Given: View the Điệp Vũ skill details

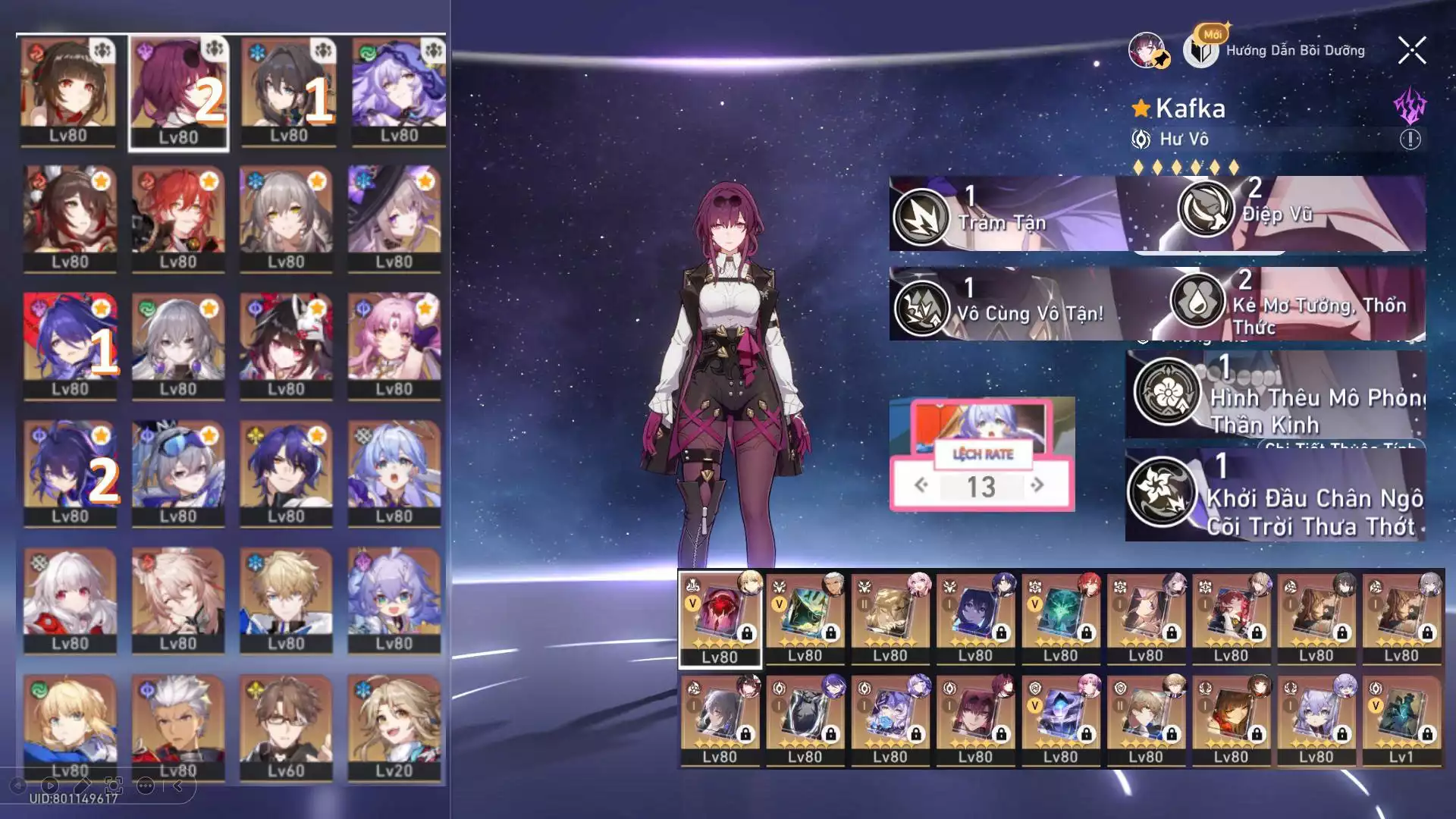Looking at the screenshot, I should (x=1206, y=209).
